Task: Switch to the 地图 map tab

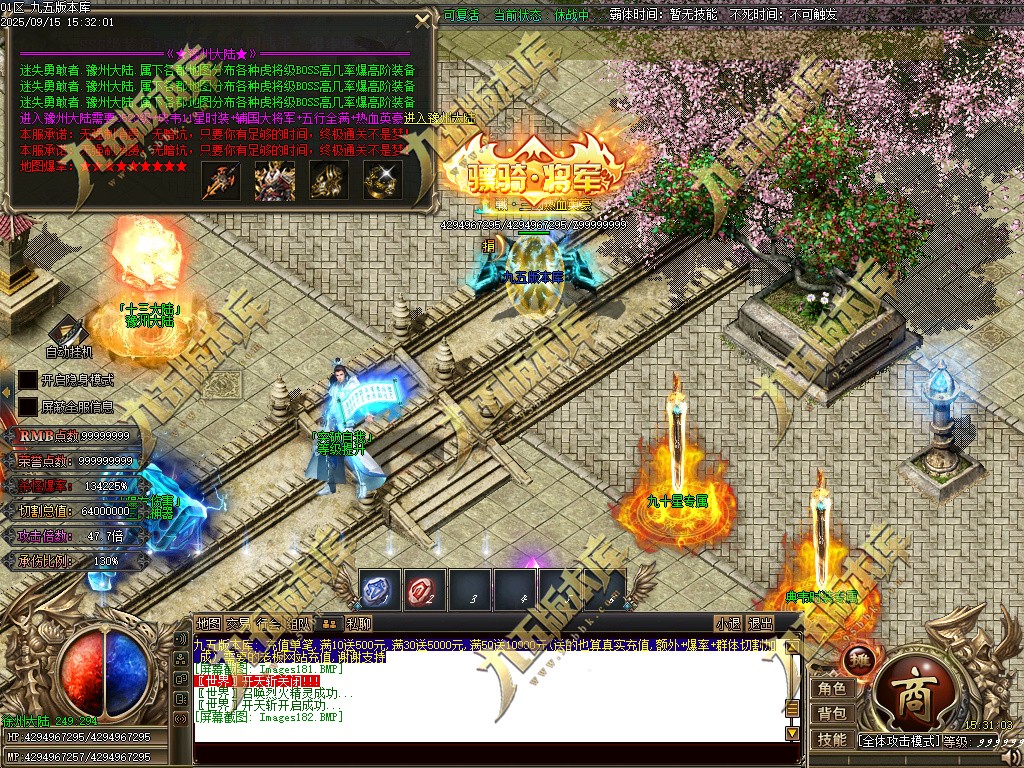Action: pyautogui.click(x=208, y=623)
